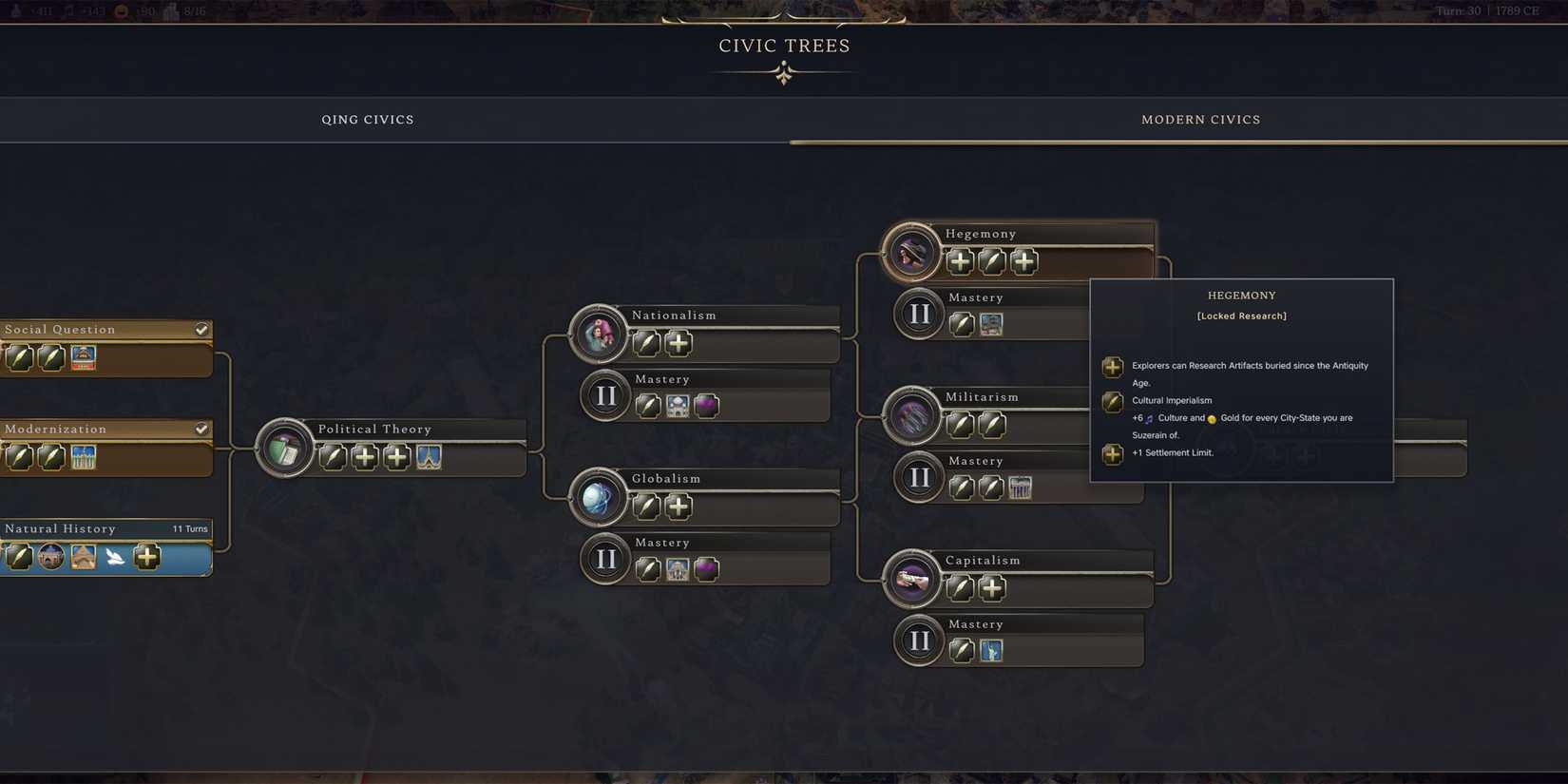Expand the Nationalism Mastery tier II badge

(605, 394)
